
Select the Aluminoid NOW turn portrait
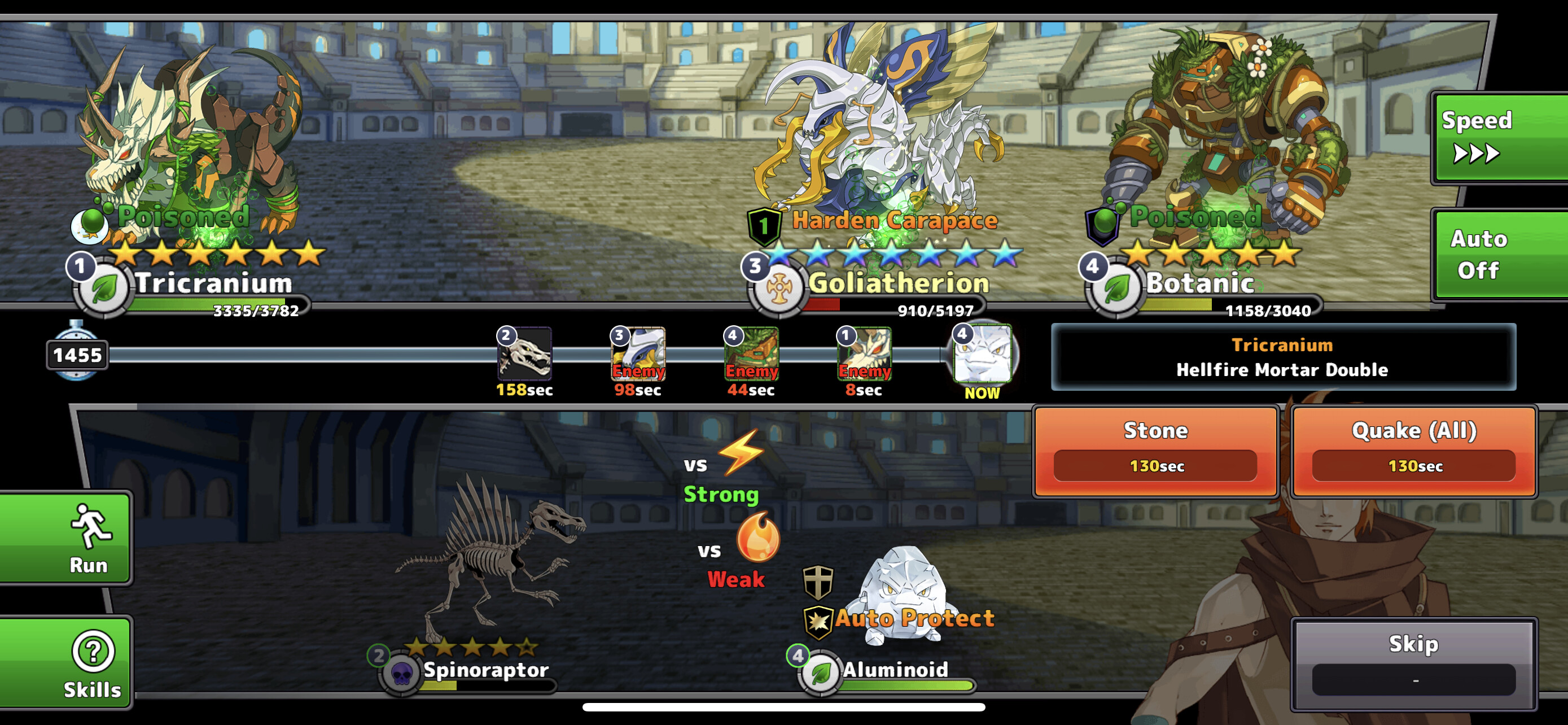pyautogui.click(x=981, y=353)
